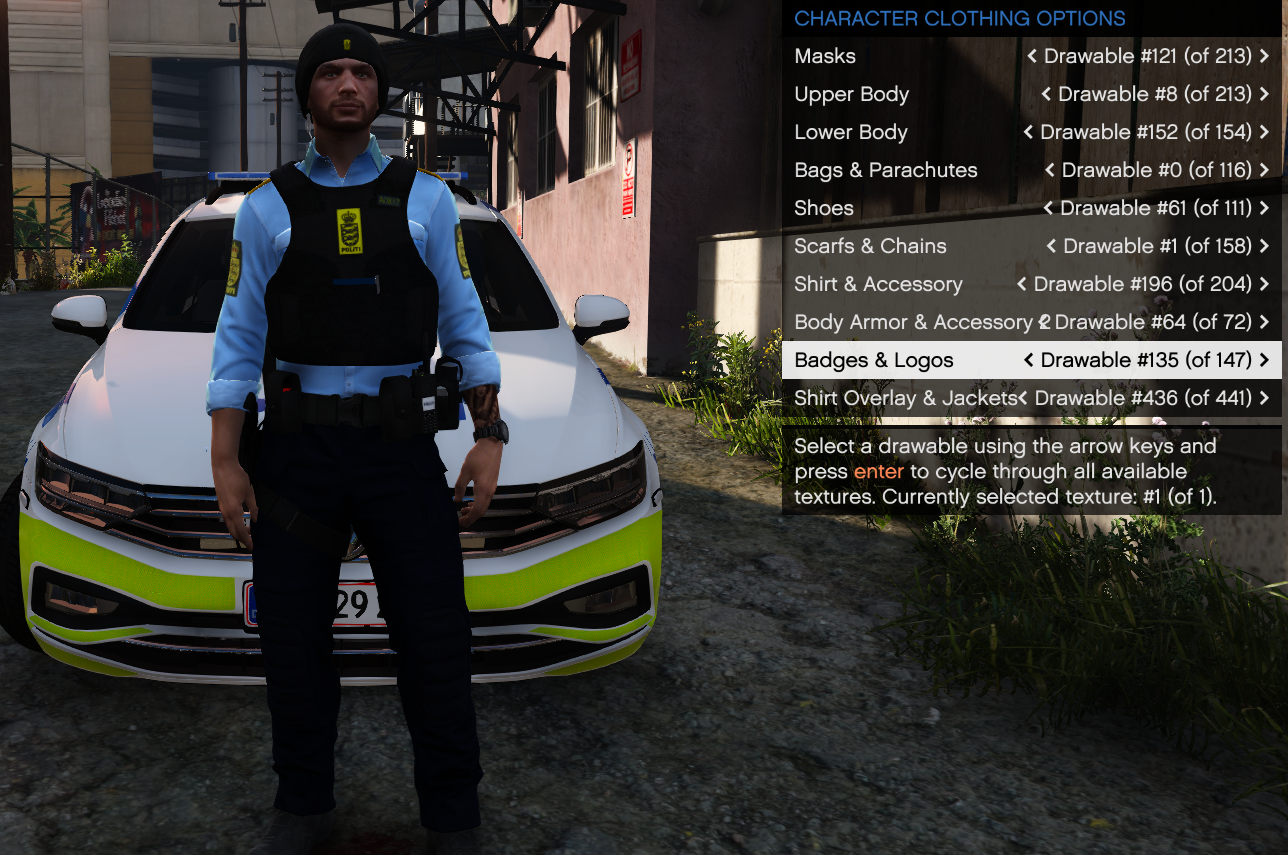The image size is (1288, 855).
Task: Decrease the Masks drawable with left arrow
Action: (x=1031, y=57)
